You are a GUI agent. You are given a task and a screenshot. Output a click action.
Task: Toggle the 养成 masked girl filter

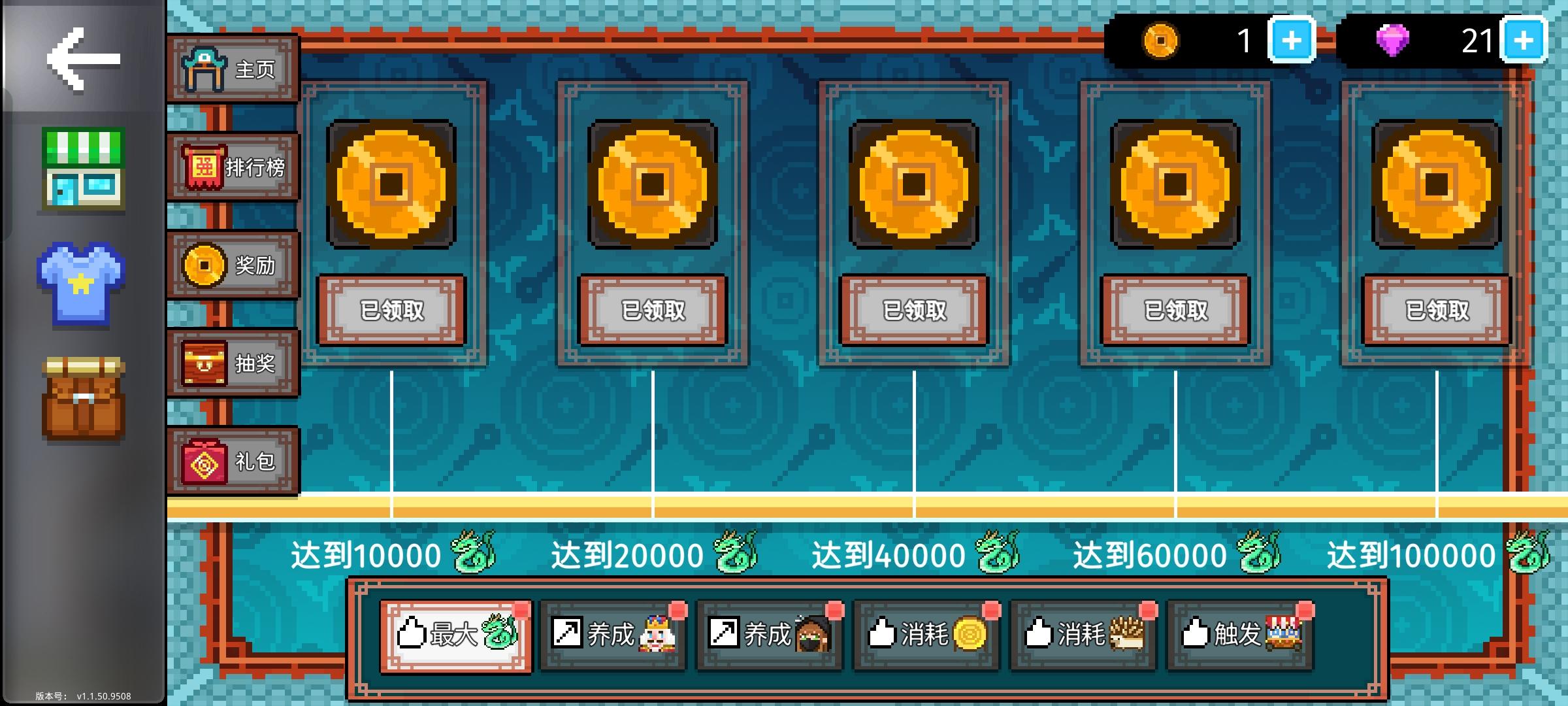pyautogui.click(x=769, y=635)
